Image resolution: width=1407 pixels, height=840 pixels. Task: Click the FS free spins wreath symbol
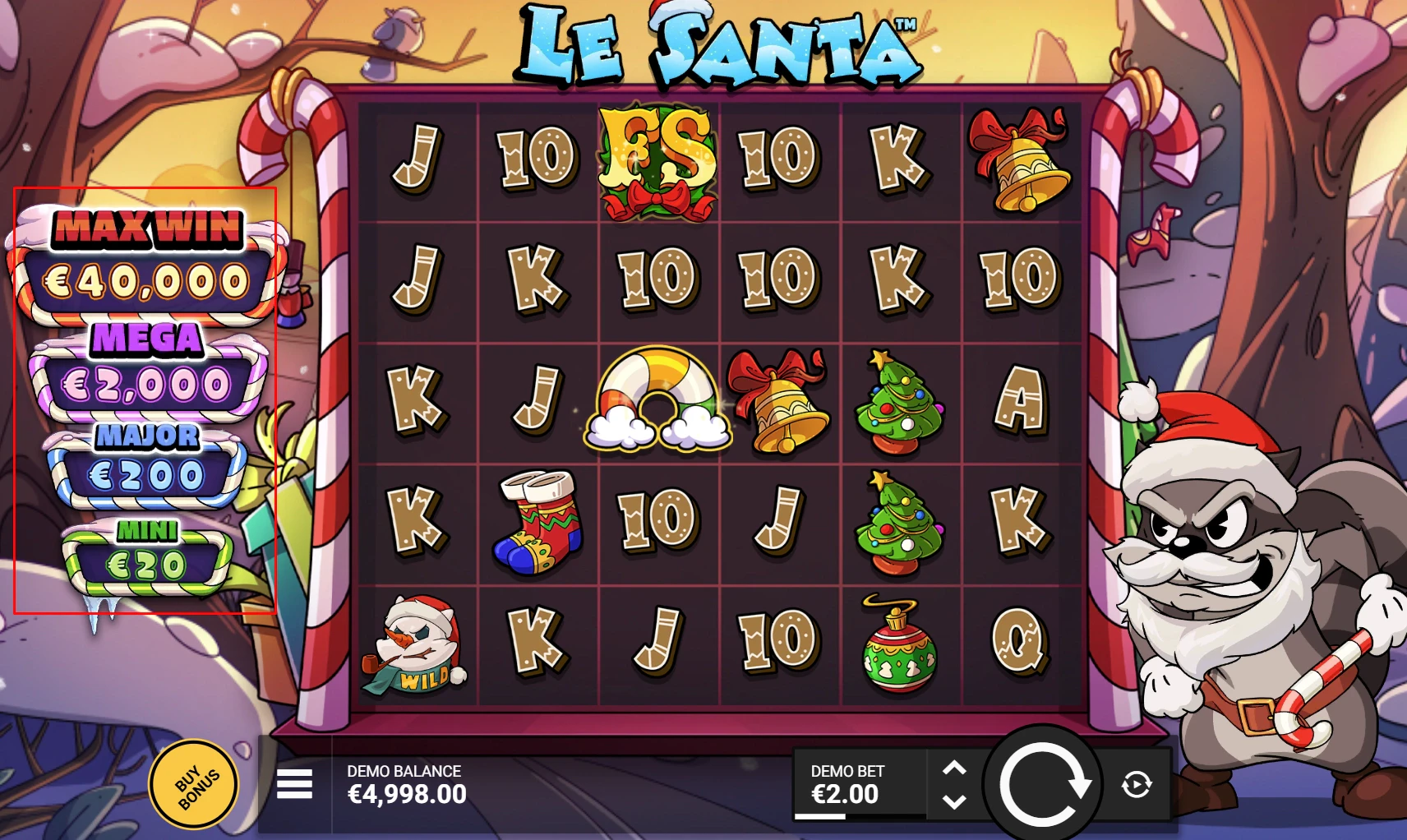click(656, 159)
